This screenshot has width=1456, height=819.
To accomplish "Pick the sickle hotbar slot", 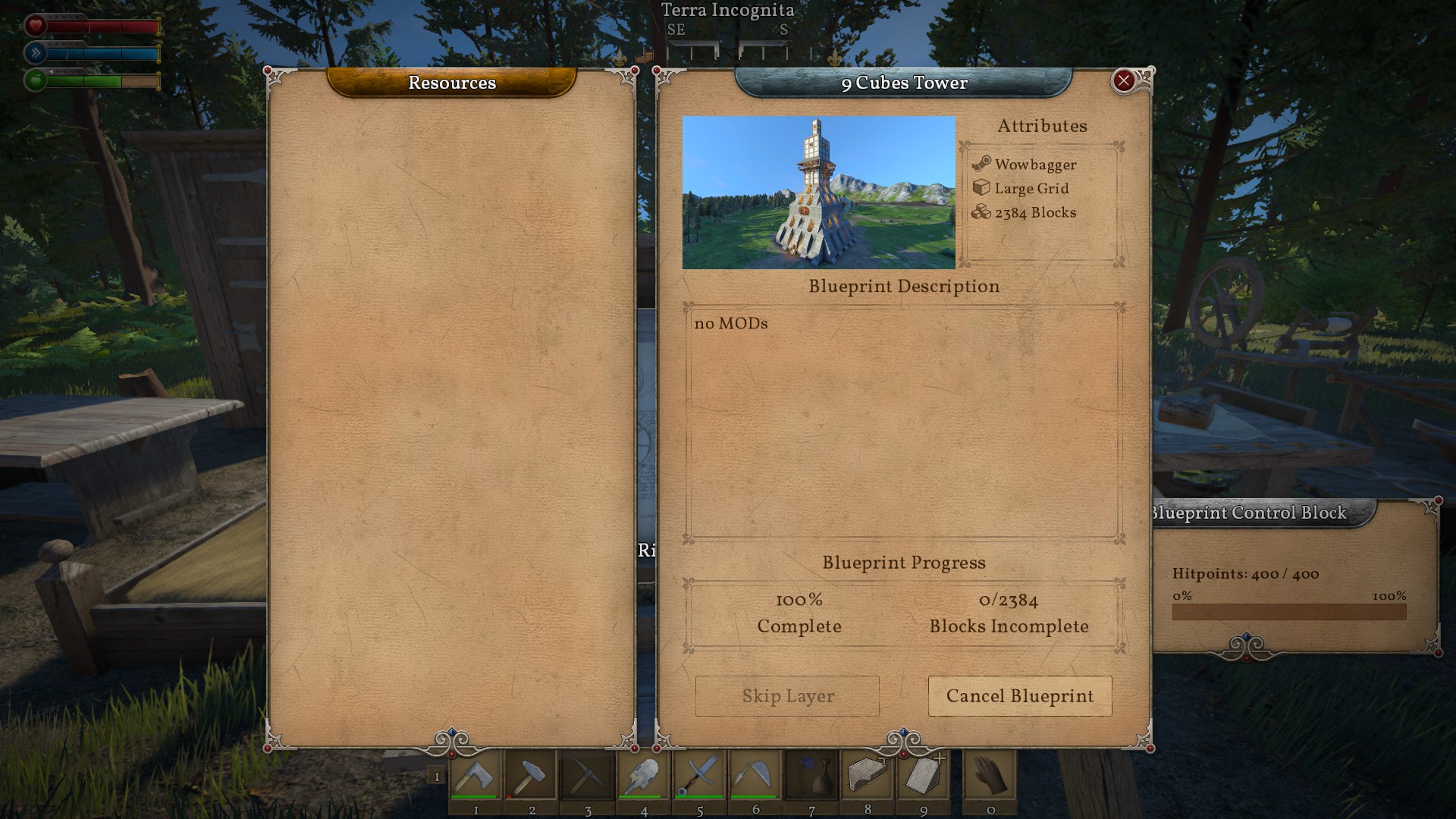I will point(755,776).
